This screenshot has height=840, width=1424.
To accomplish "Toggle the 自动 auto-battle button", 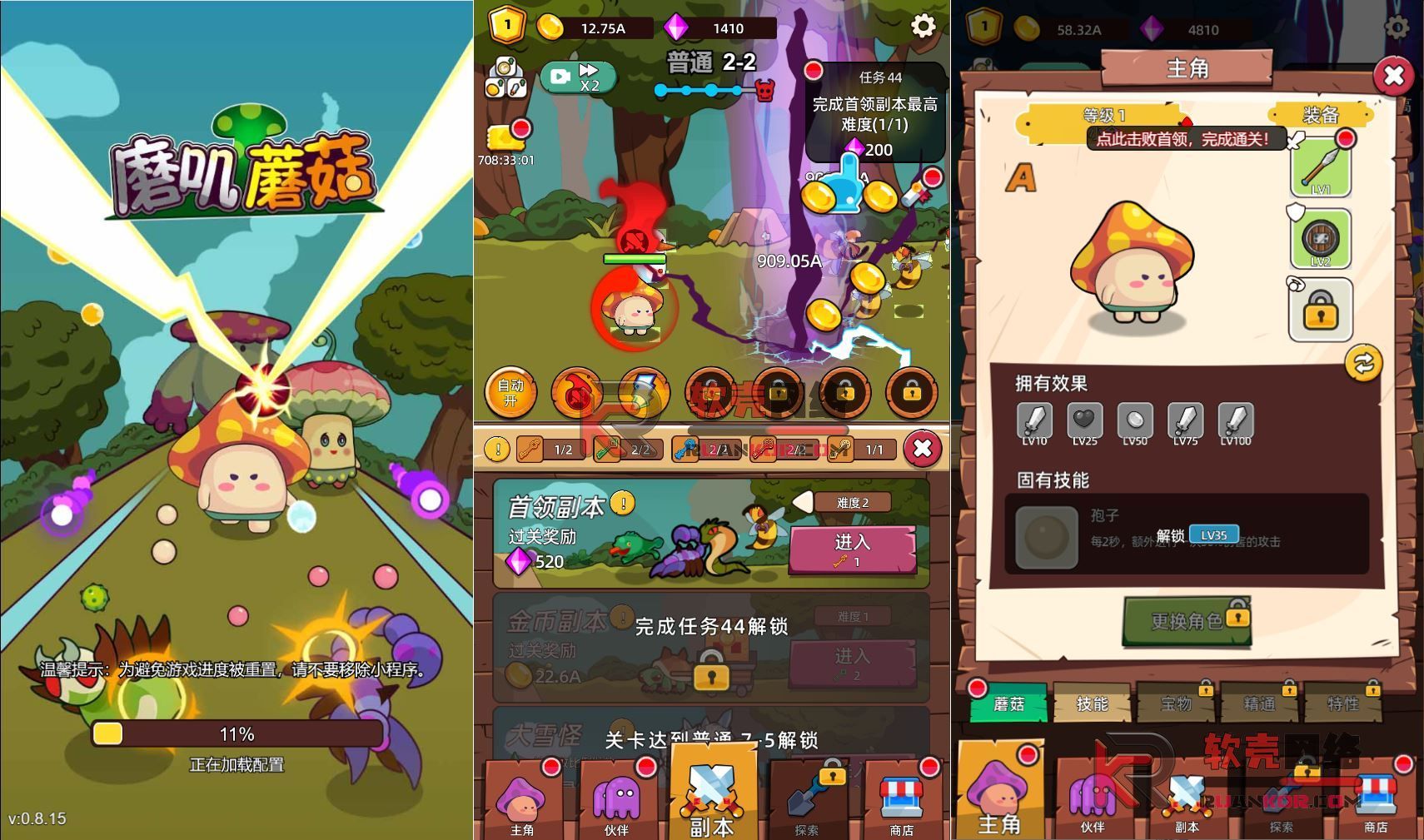I will pyautogui.click(x=510, y=393).
